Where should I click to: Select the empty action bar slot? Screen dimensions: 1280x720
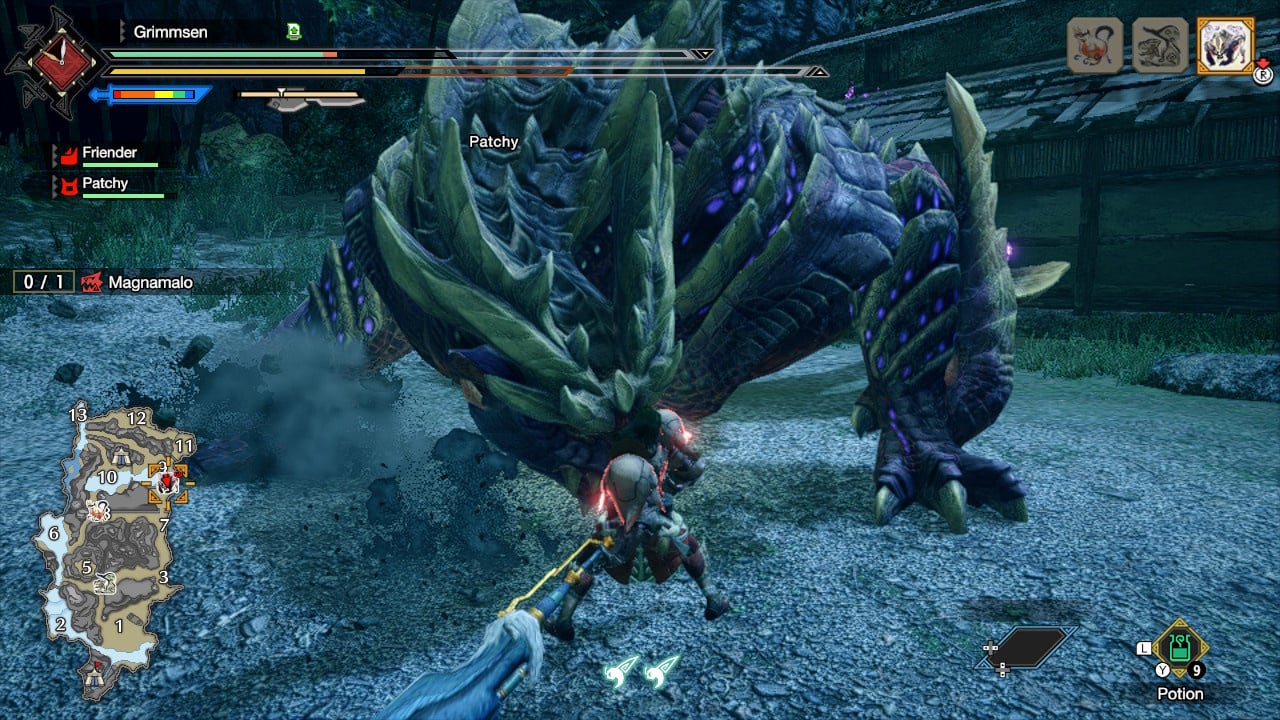tap(1025, 647)
